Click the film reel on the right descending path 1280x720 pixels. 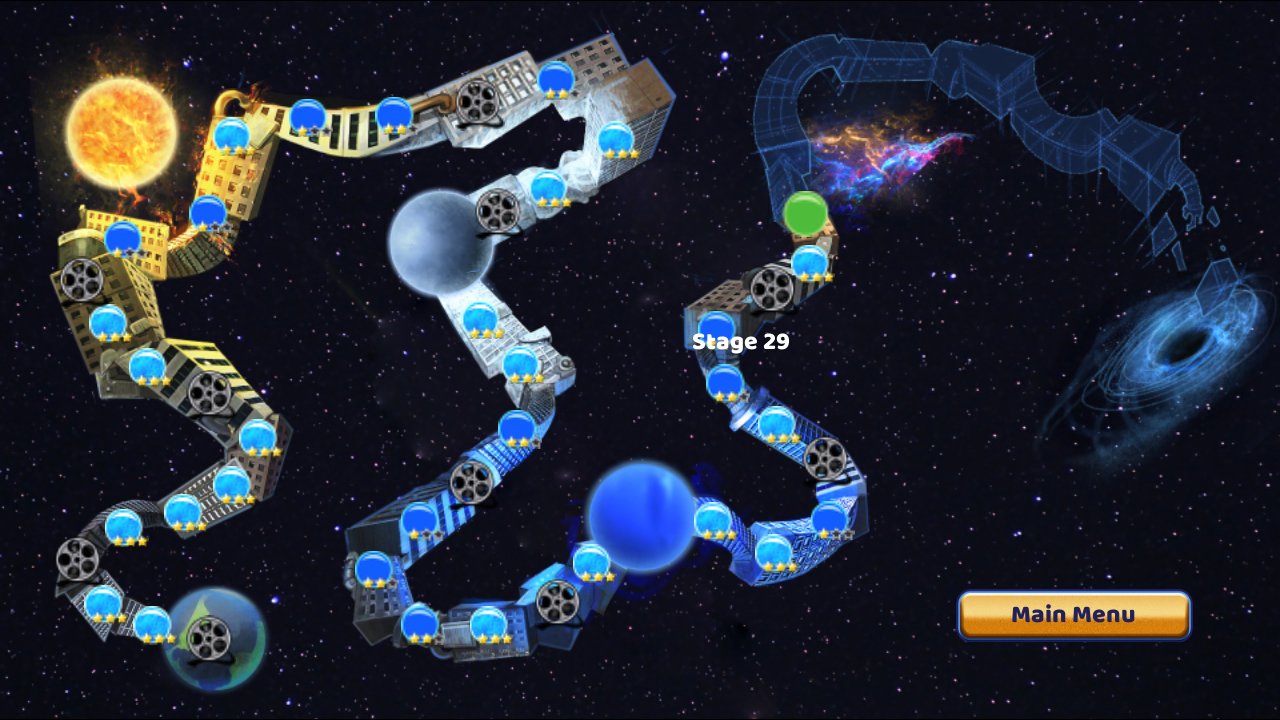826,457
